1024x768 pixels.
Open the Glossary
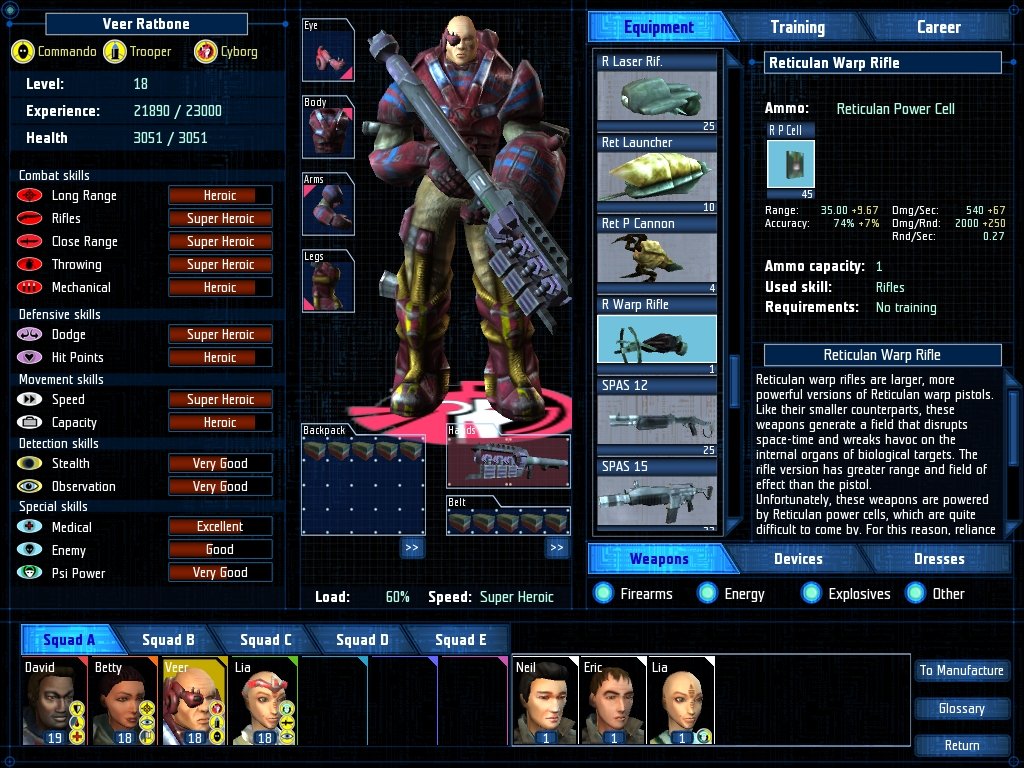[961, 708]
